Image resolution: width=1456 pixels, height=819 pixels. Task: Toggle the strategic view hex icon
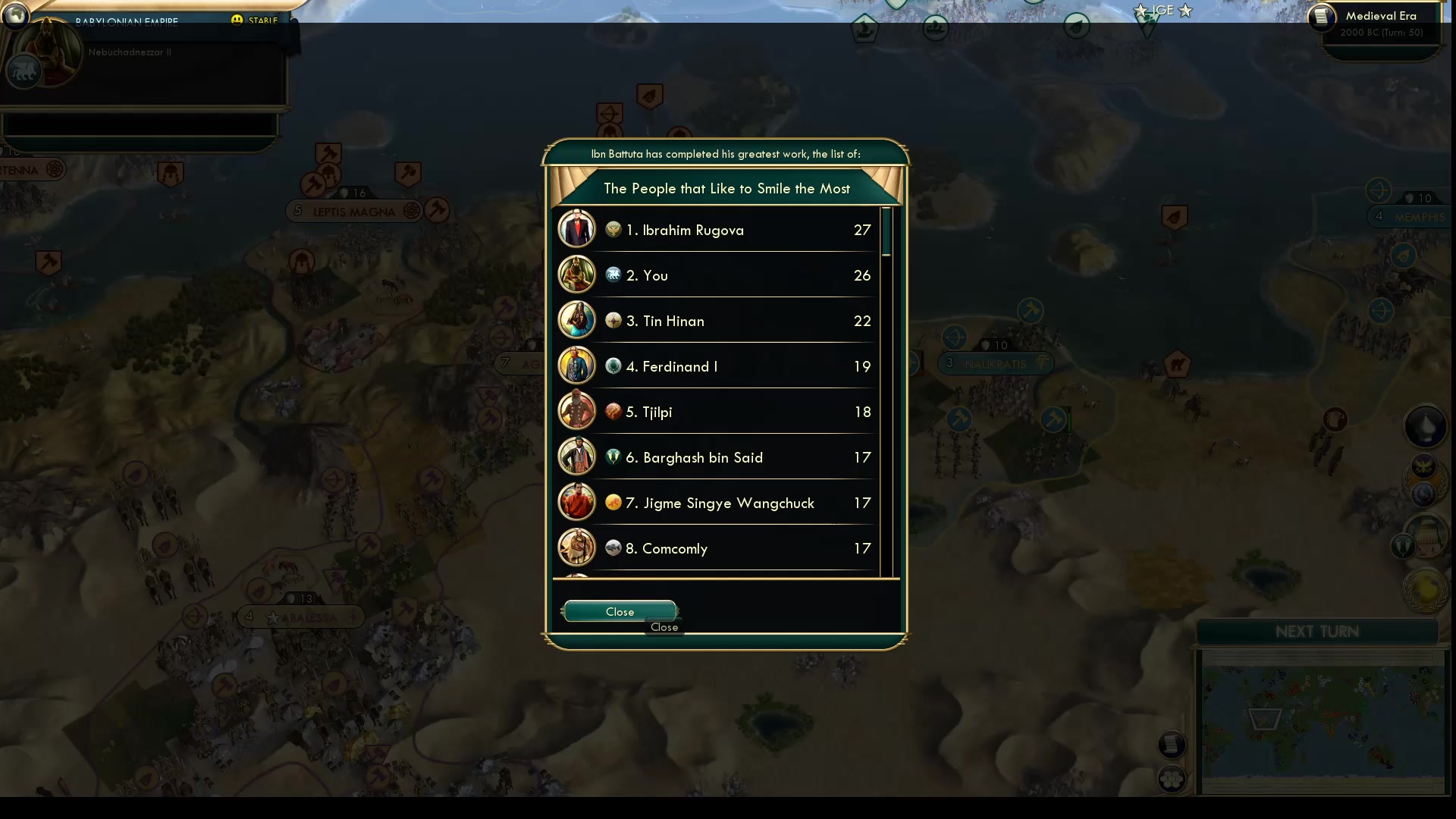pos(1172,777)
